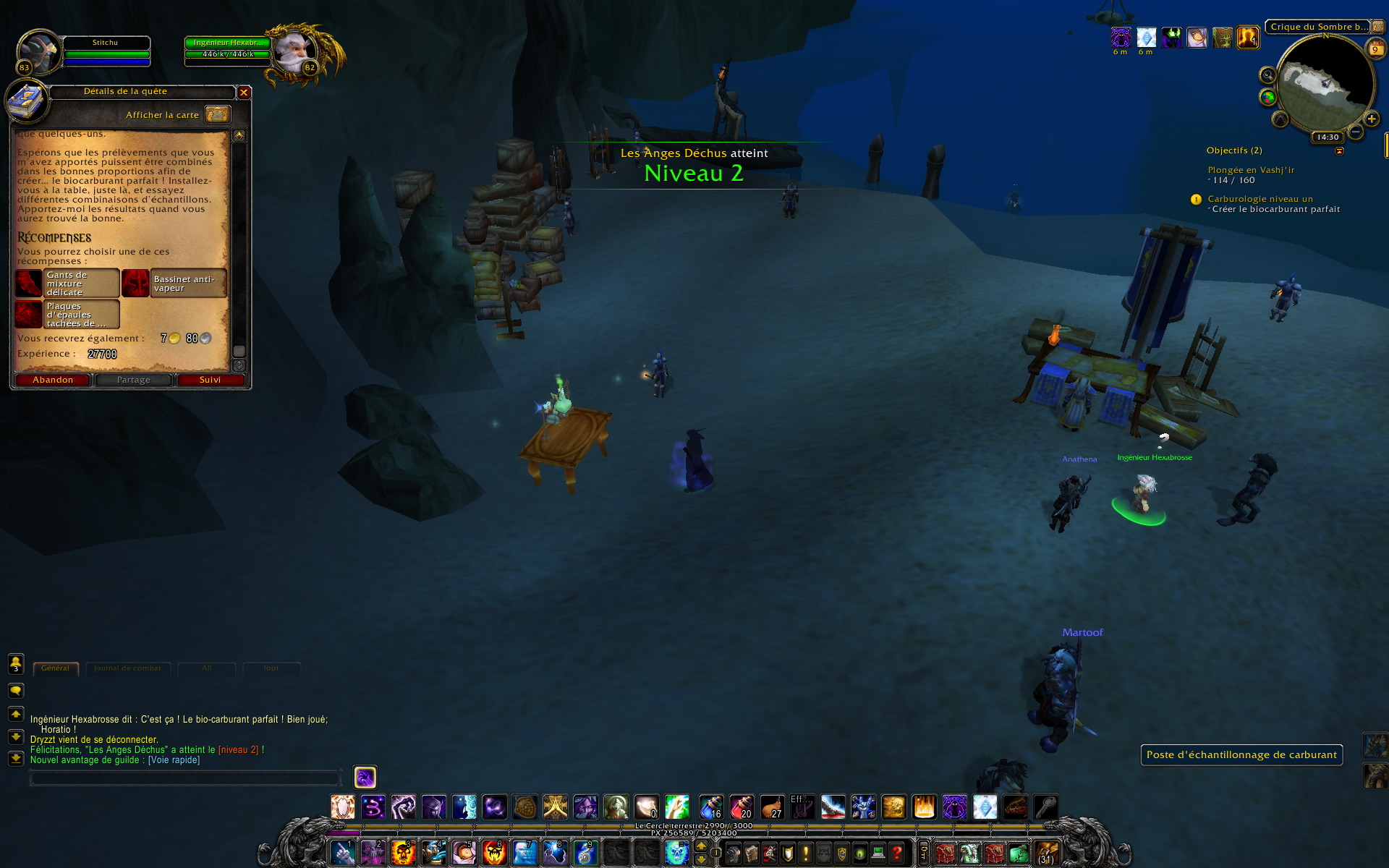Open the red question mark help button
1389x868 pixels.
pyautogui.click(x=896, y=854)
